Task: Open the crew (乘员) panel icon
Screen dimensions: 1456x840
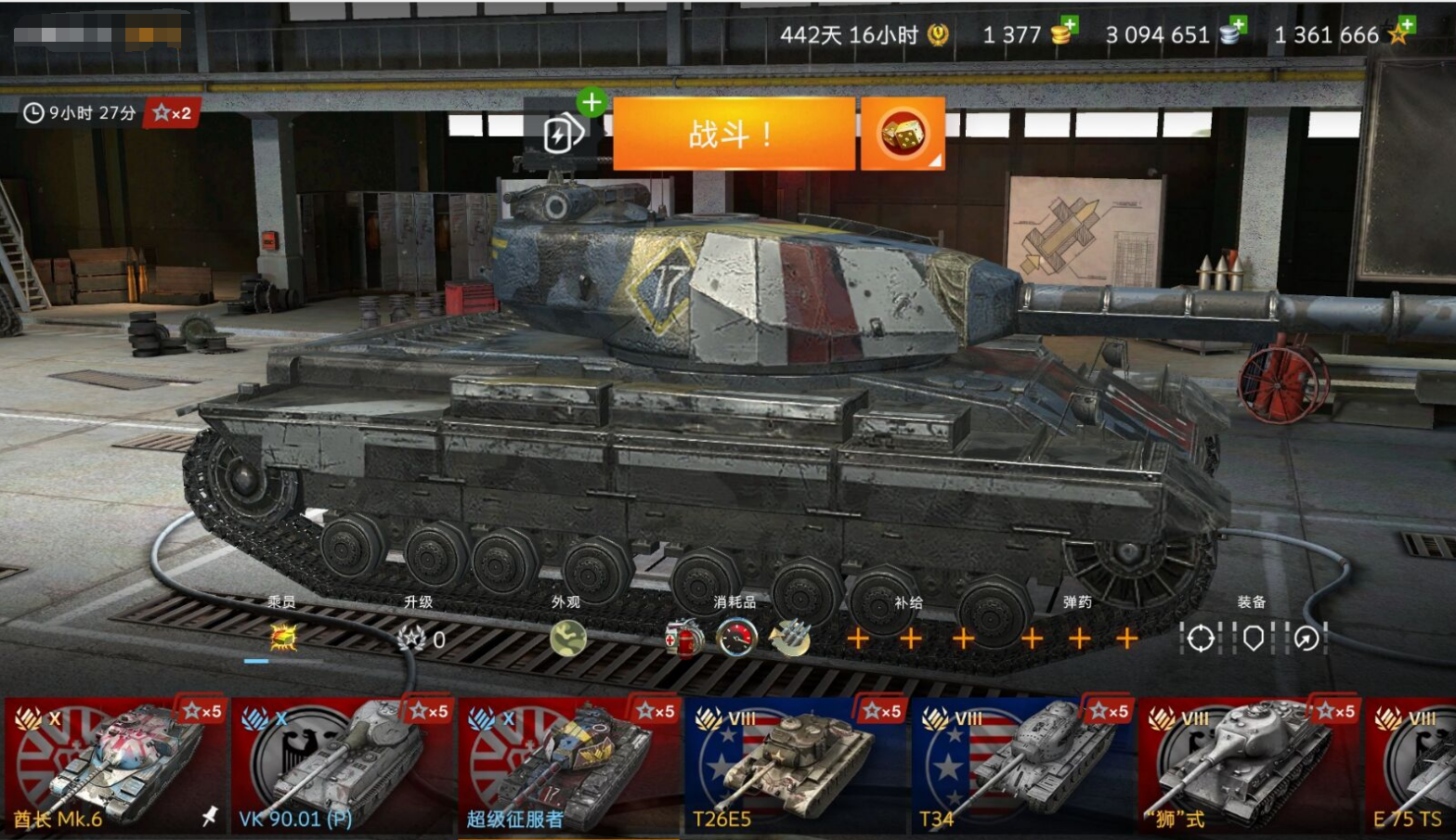Action: pyautogui.click(x=281, y=639)
